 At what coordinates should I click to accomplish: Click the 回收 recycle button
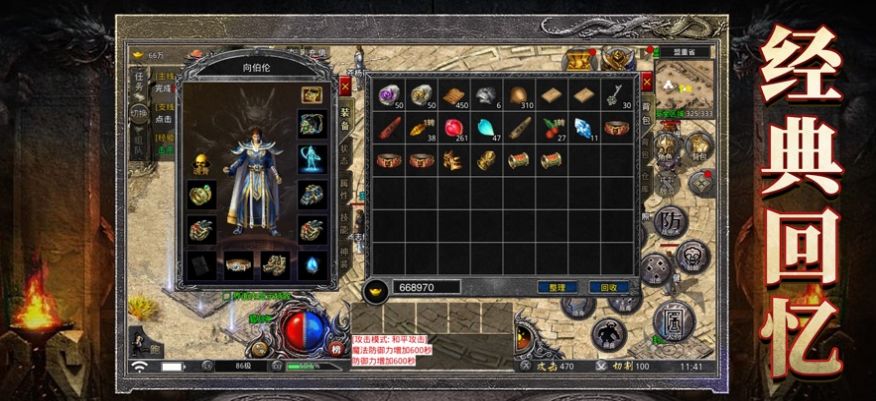tap(607, 287)
